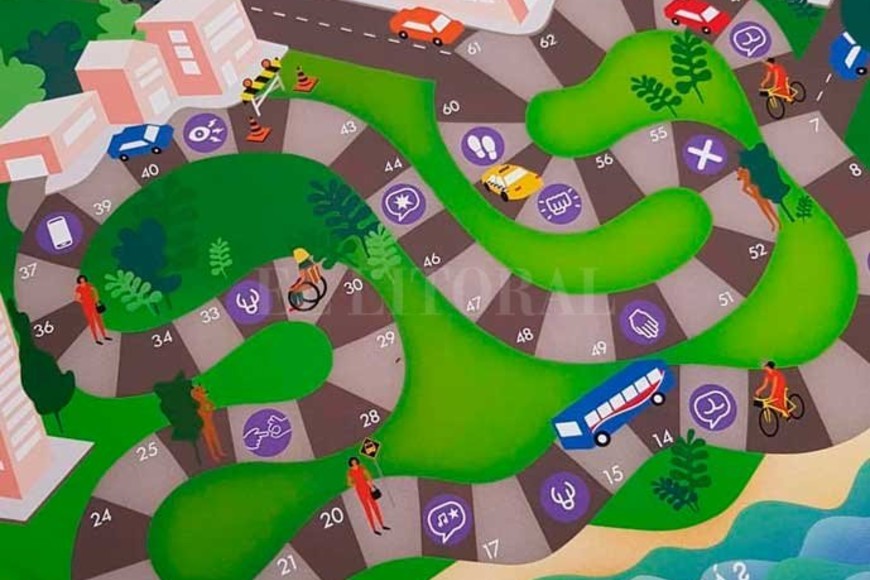Select the purple smartphone icon tile
The image size is (870, 580).
(x=59, y=233)
